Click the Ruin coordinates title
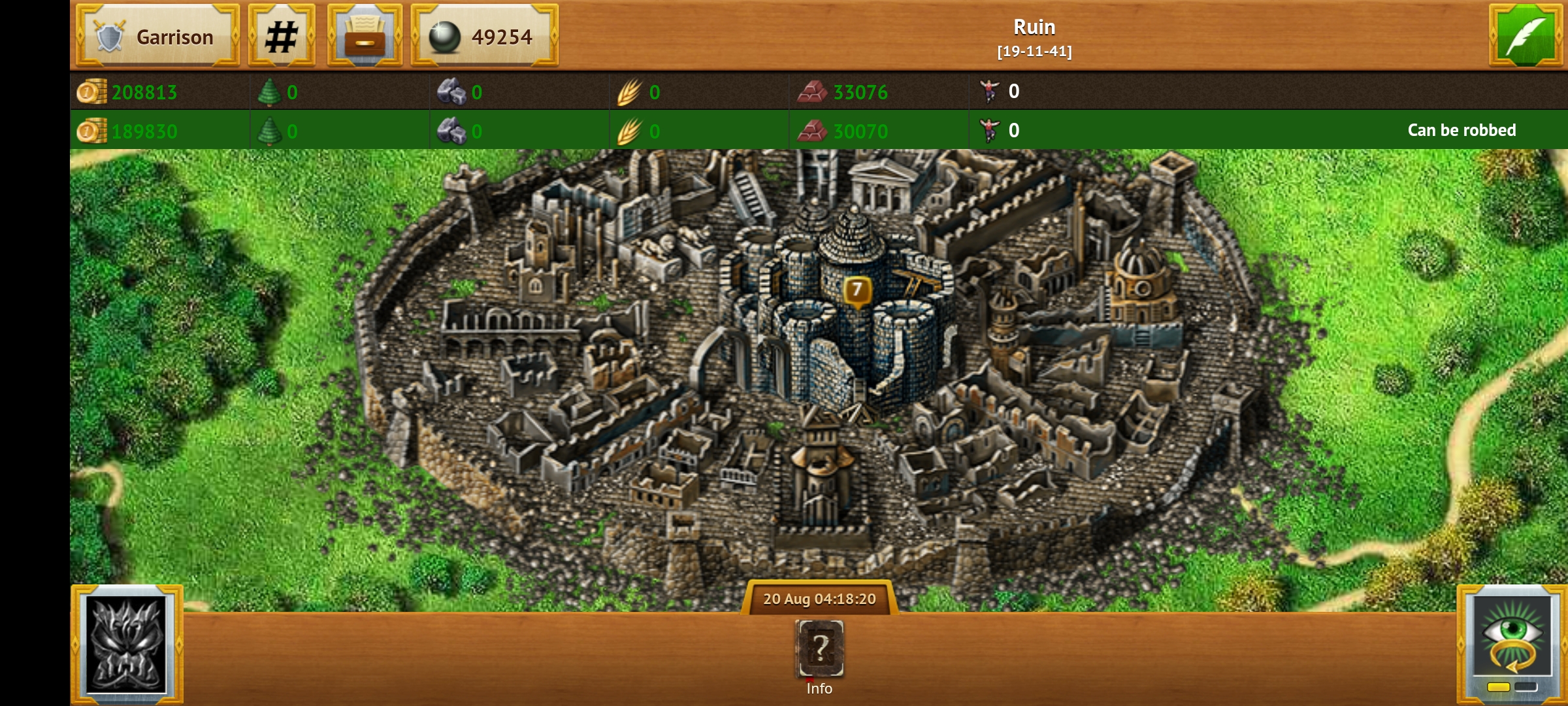This screenshot has width=1568, height=706. [x=1034, y=37]
